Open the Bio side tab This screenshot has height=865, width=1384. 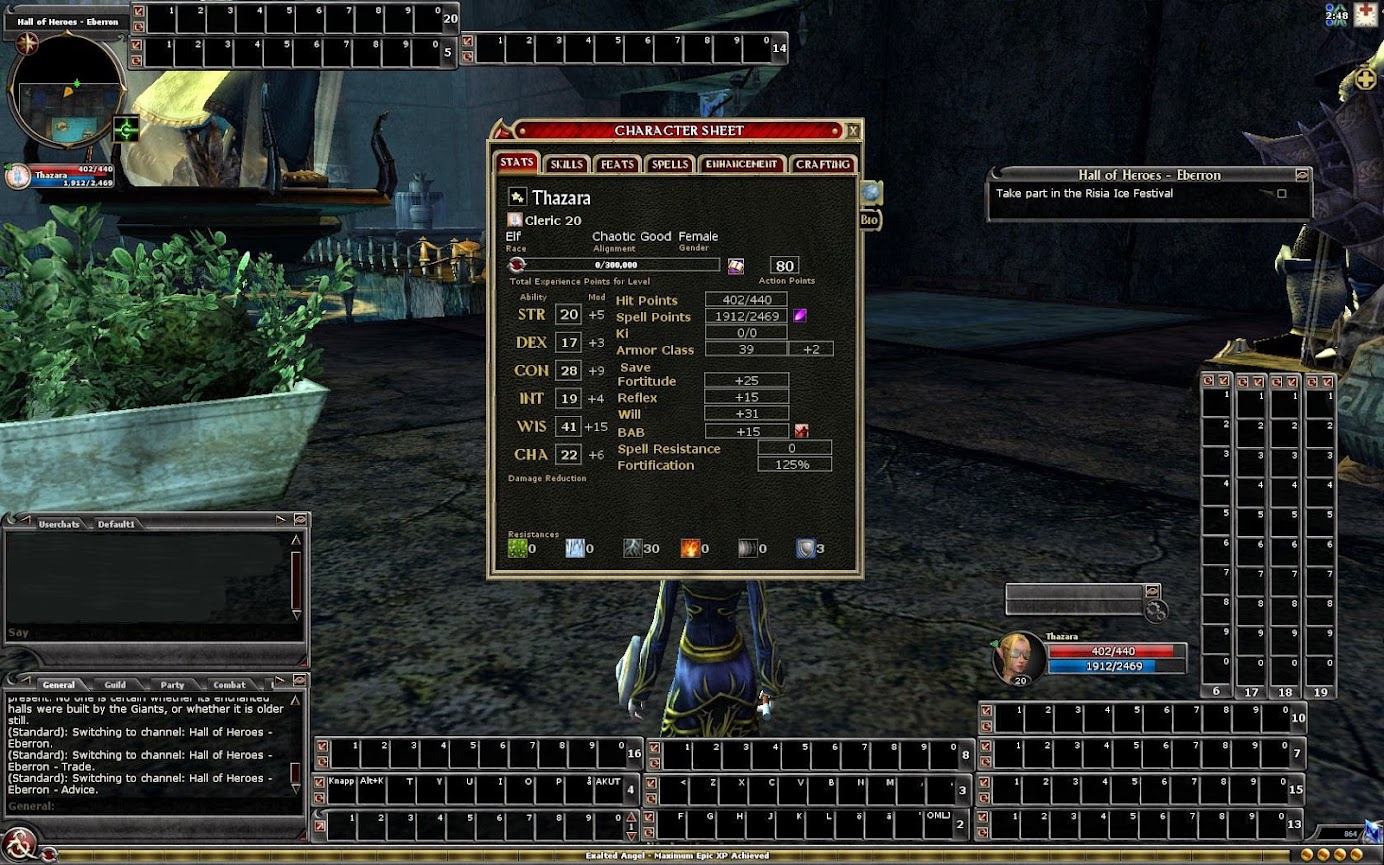(869, 220)
